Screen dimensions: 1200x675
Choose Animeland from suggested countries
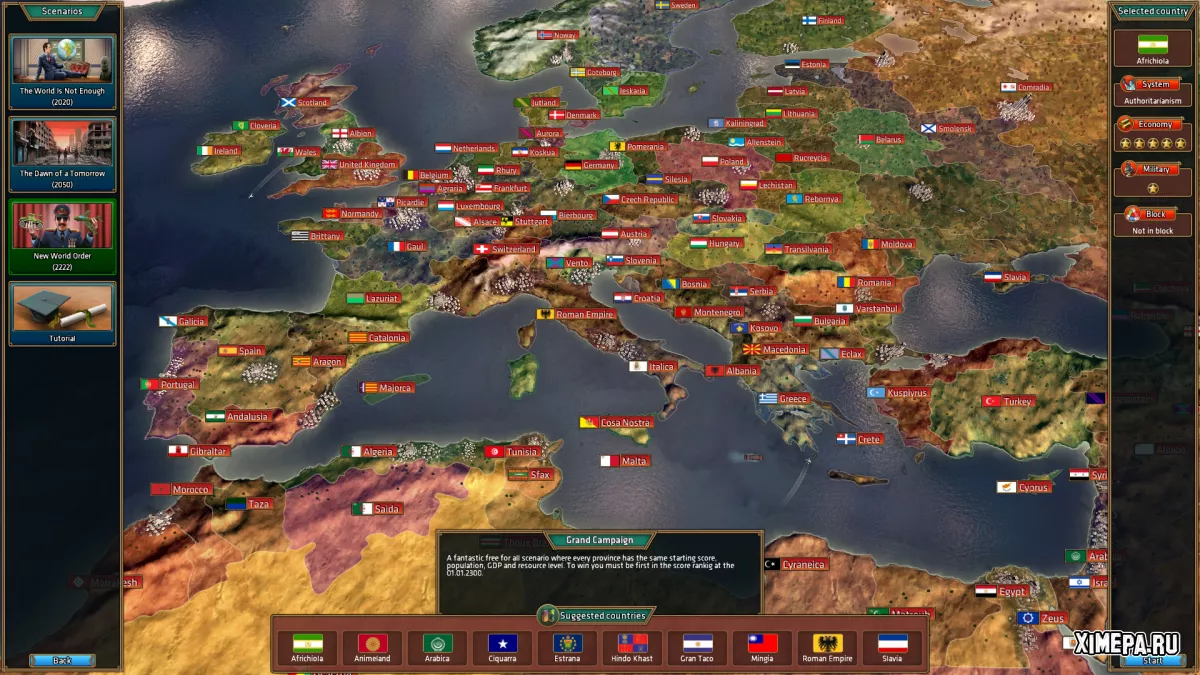point(372,647)
